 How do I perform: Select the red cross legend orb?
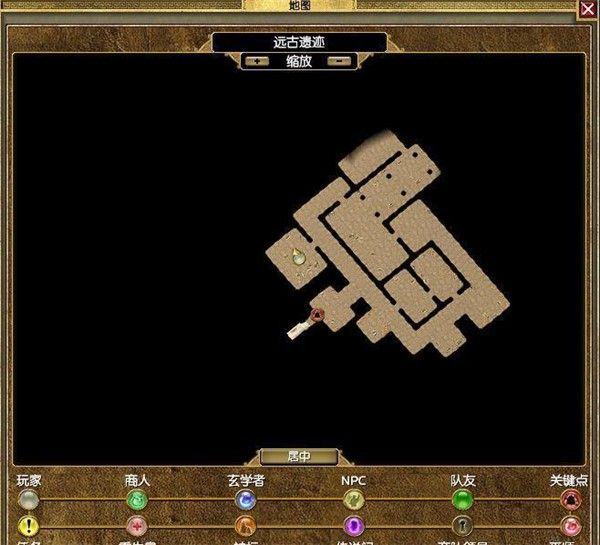coord(136,526)
